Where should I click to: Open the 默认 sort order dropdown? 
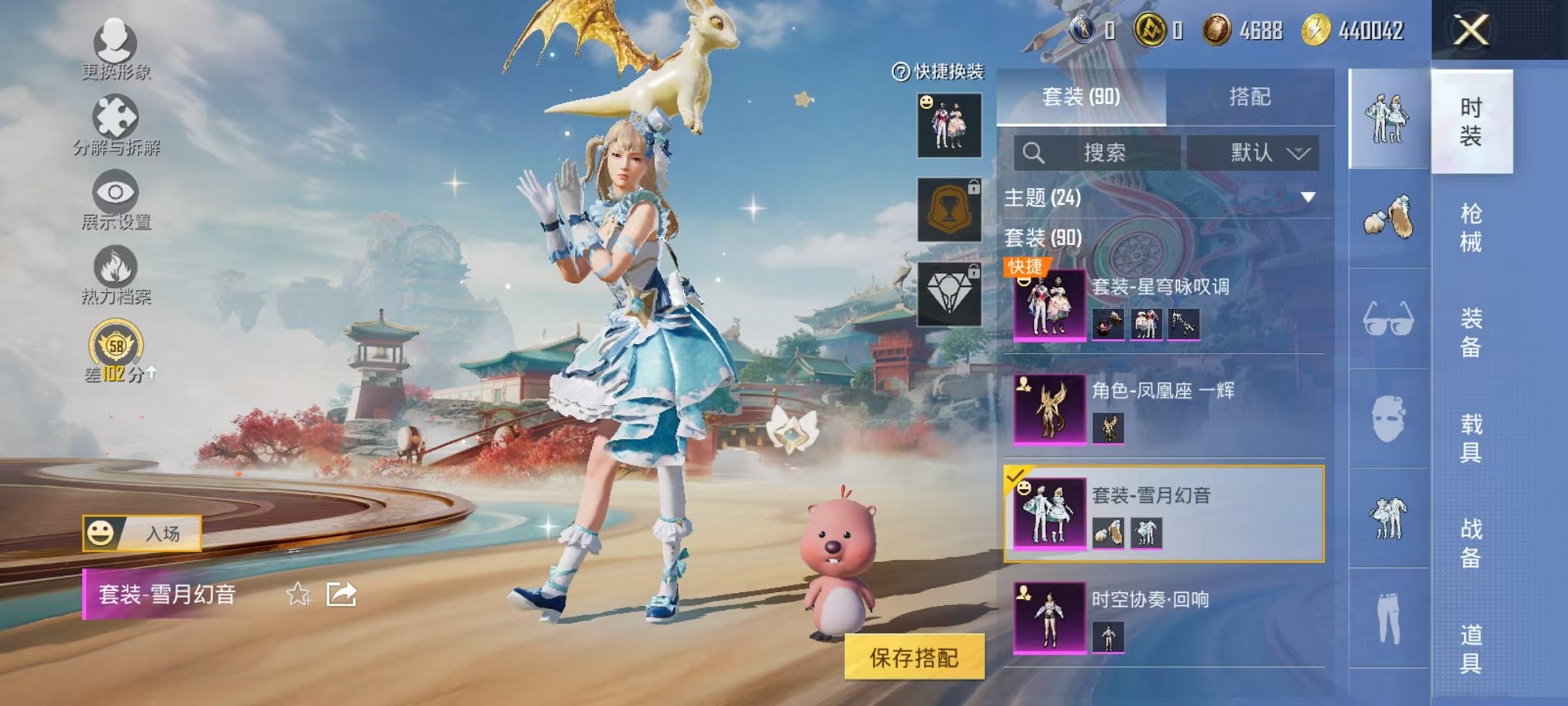1254,152
